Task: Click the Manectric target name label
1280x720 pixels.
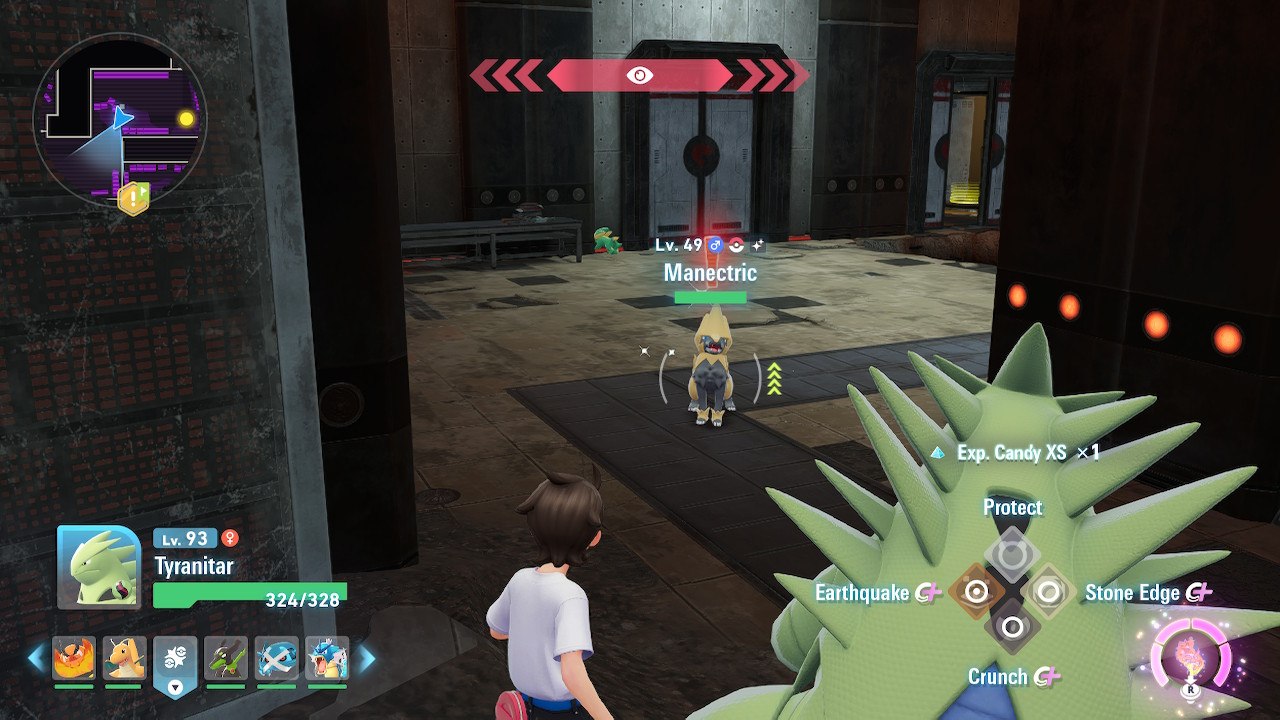Action: click(x=710, y=272)
